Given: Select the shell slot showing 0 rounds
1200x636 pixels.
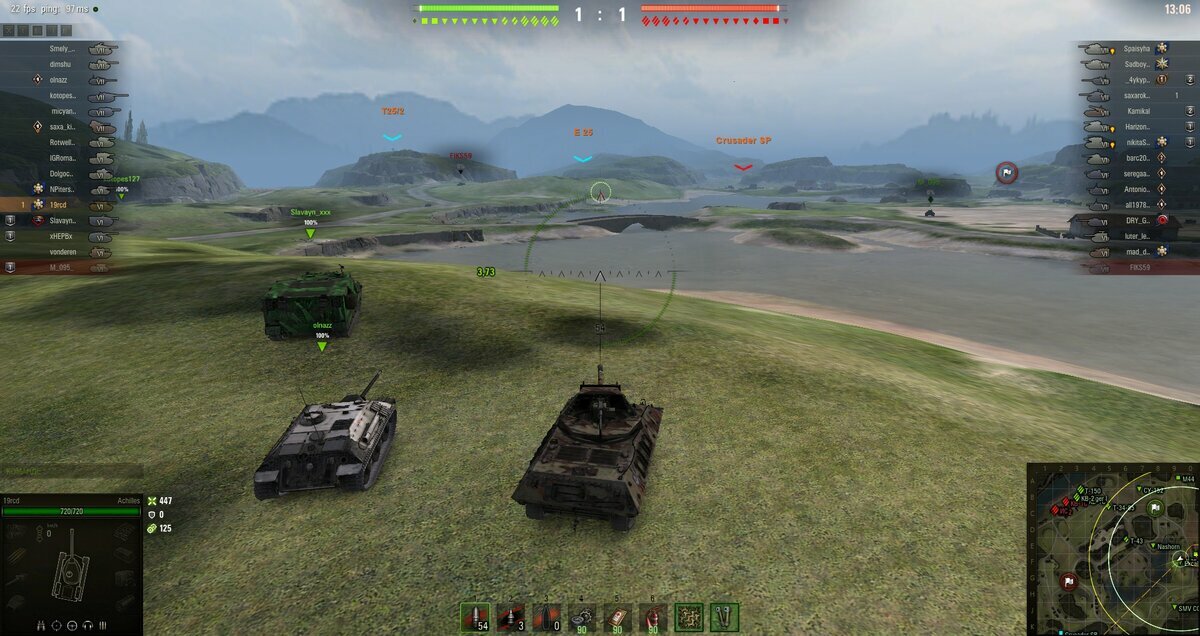Looking at the screenshot, I should click(x=545, y=617).
